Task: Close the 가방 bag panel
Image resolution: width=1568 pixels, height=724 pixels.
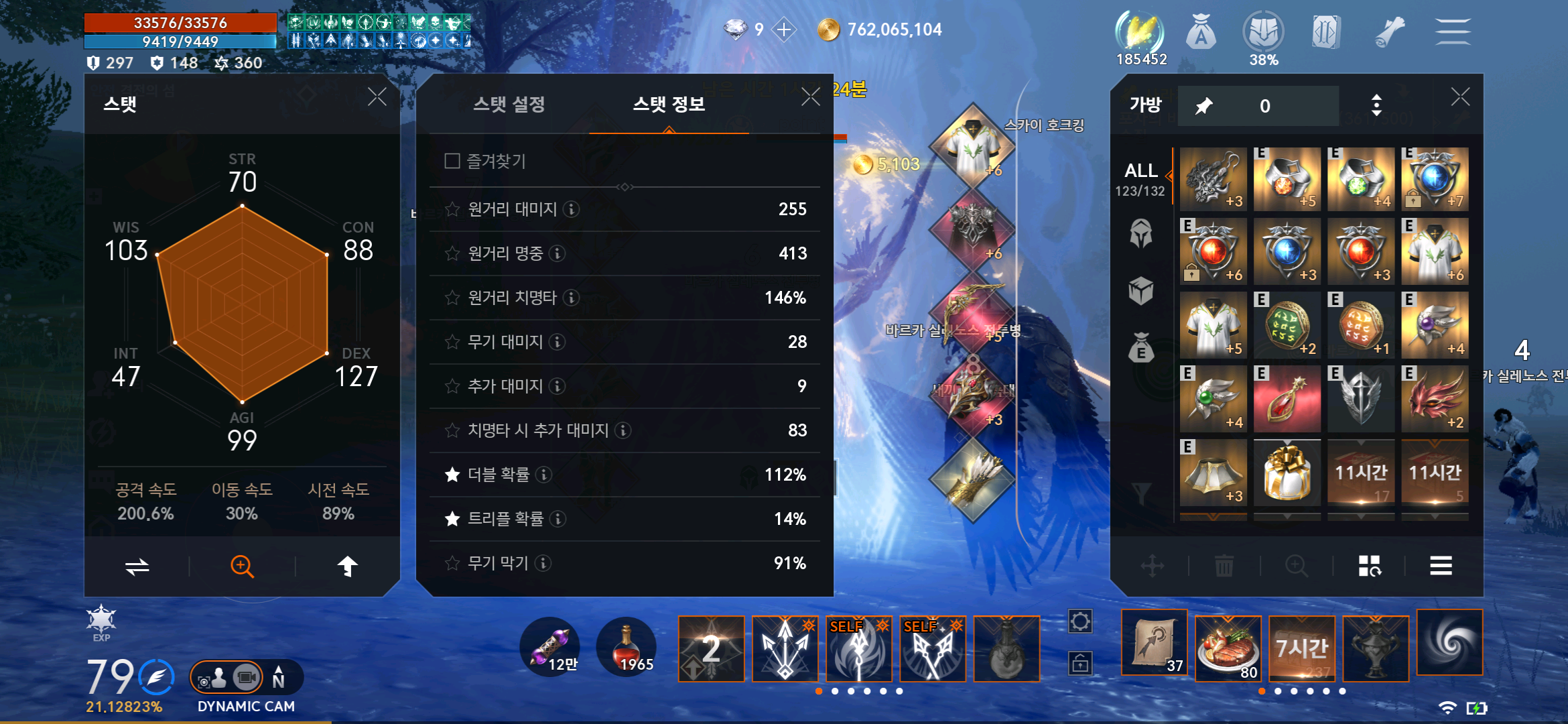Action: [x=1461, y=97]
